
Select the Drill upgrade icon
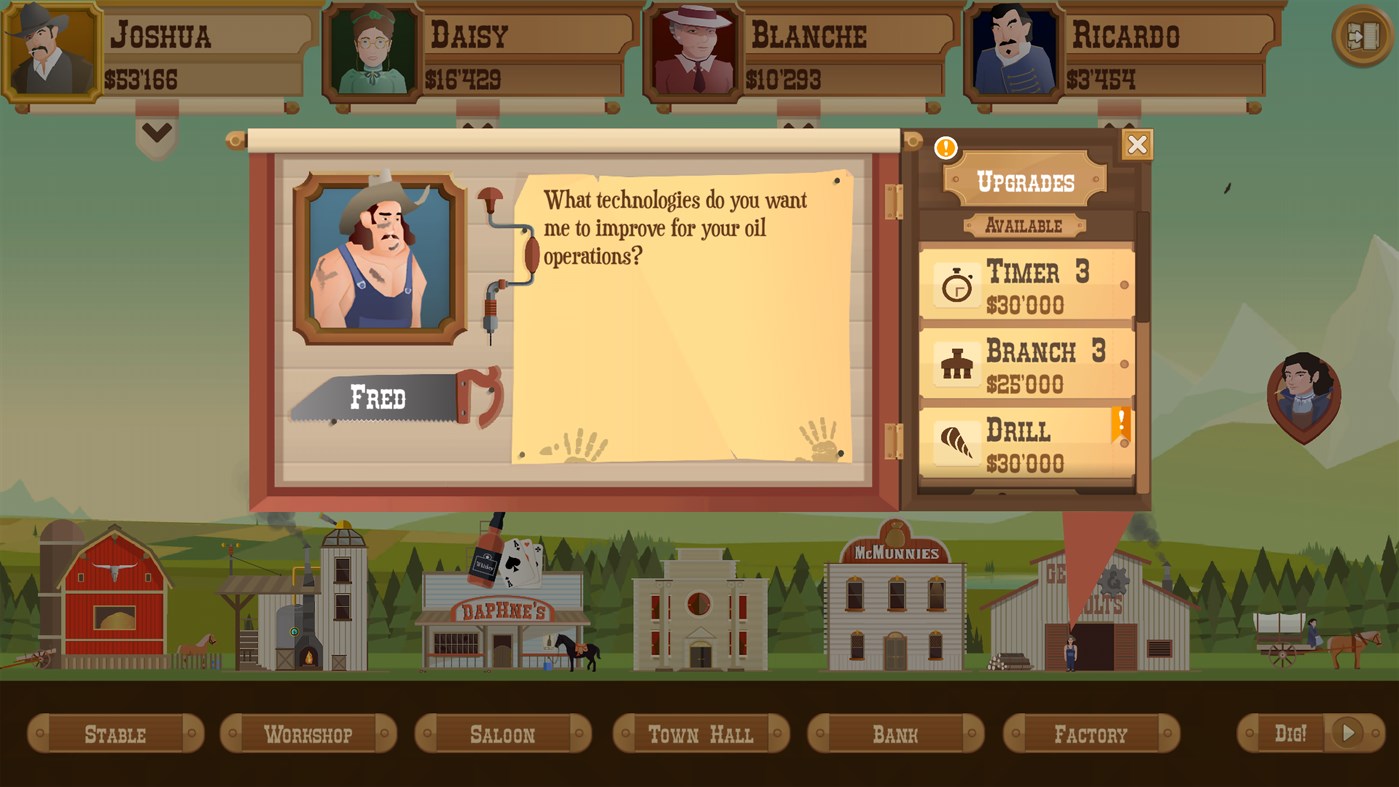pos(957,442)
